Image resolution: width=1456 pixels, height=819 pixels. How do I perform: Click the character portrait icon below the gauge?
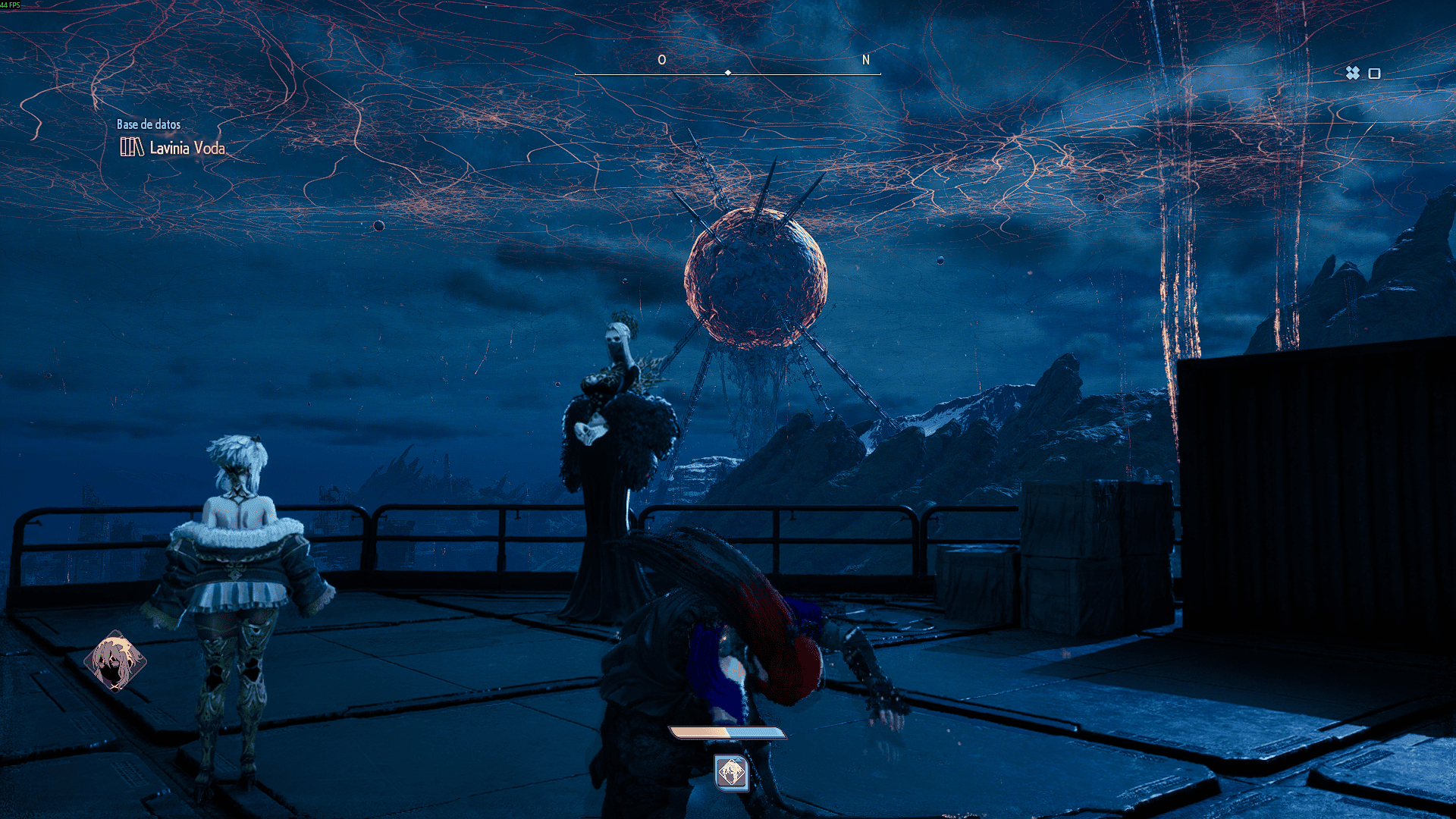732,773
